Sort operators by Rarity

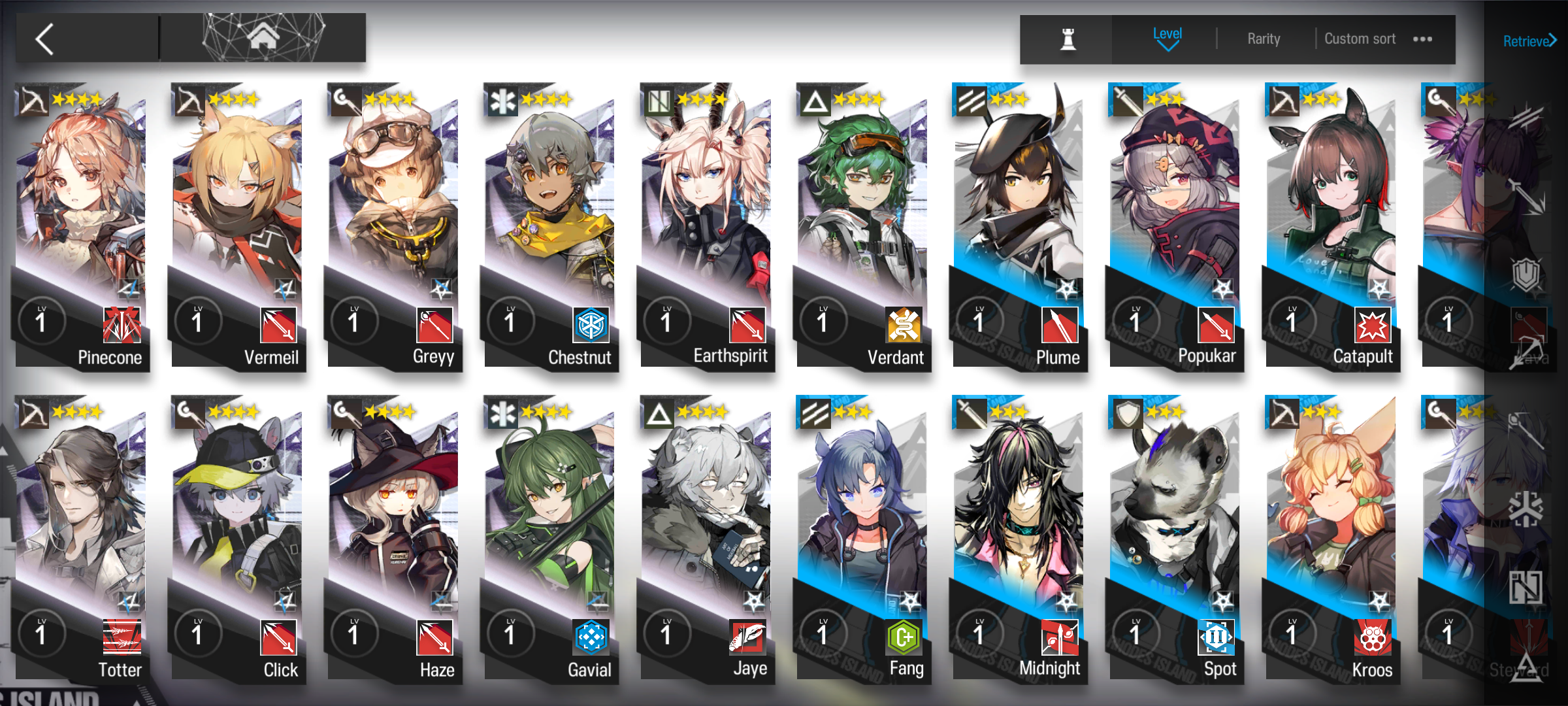[1264, 39]
